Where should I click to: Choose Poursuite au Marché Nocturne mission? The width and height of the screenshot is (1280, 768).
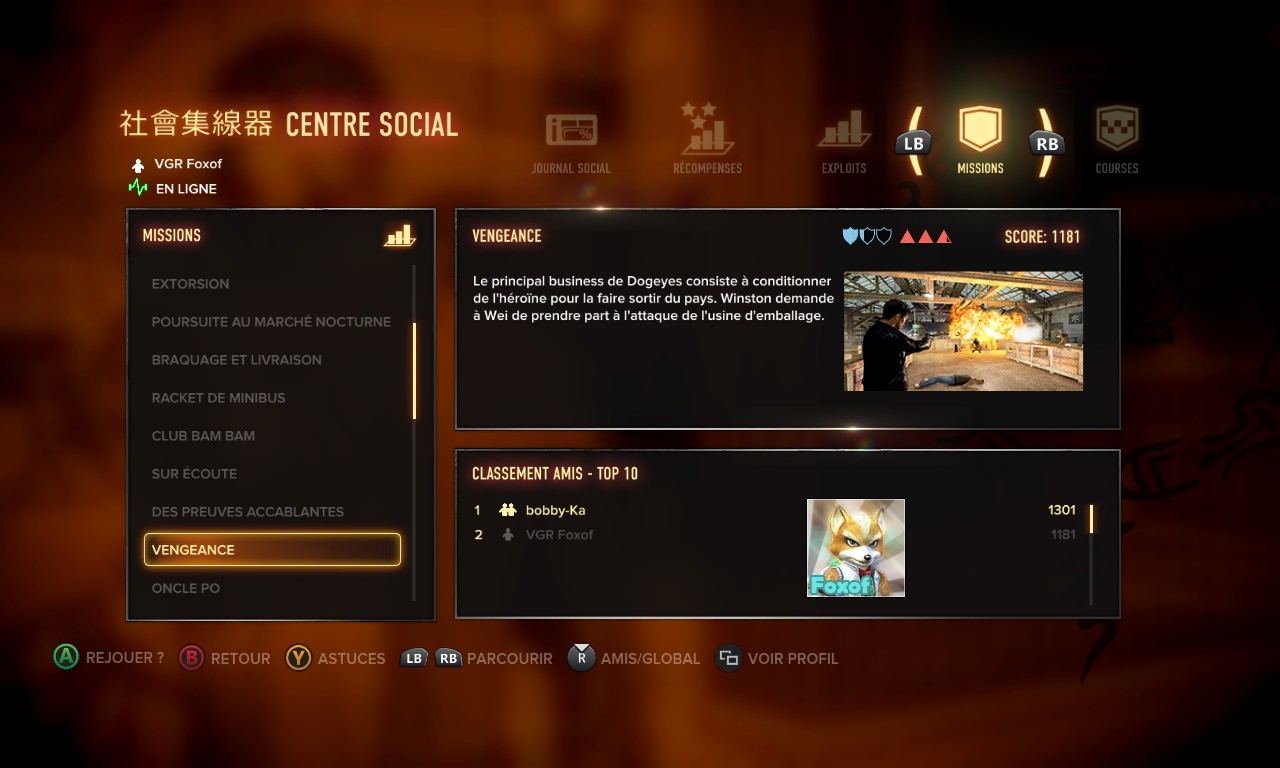point(271,322)
